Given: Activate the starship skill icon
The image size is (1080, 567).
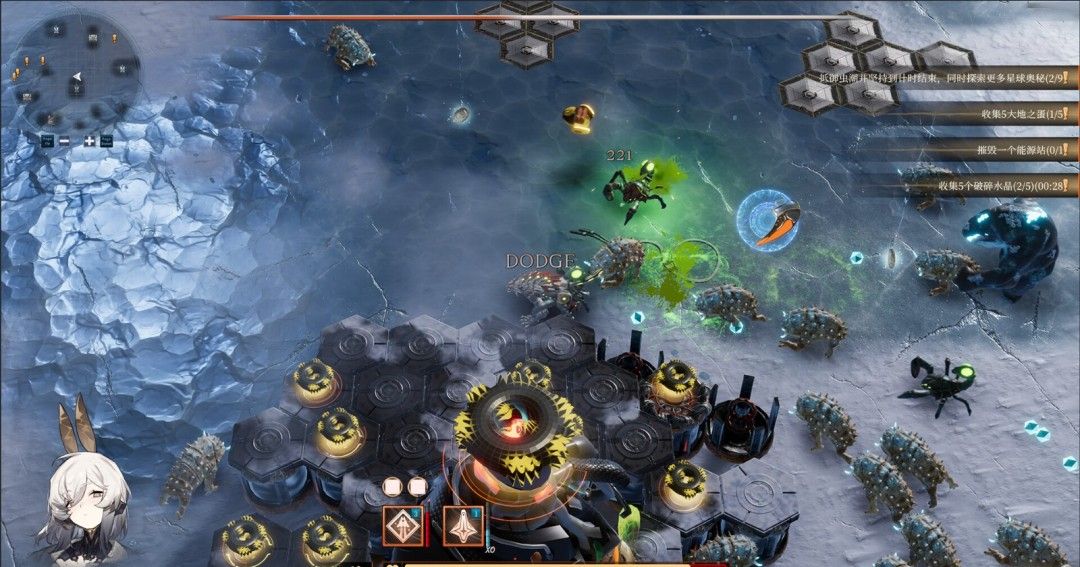Looking at the screenshot, I should (x=463, y=524).
